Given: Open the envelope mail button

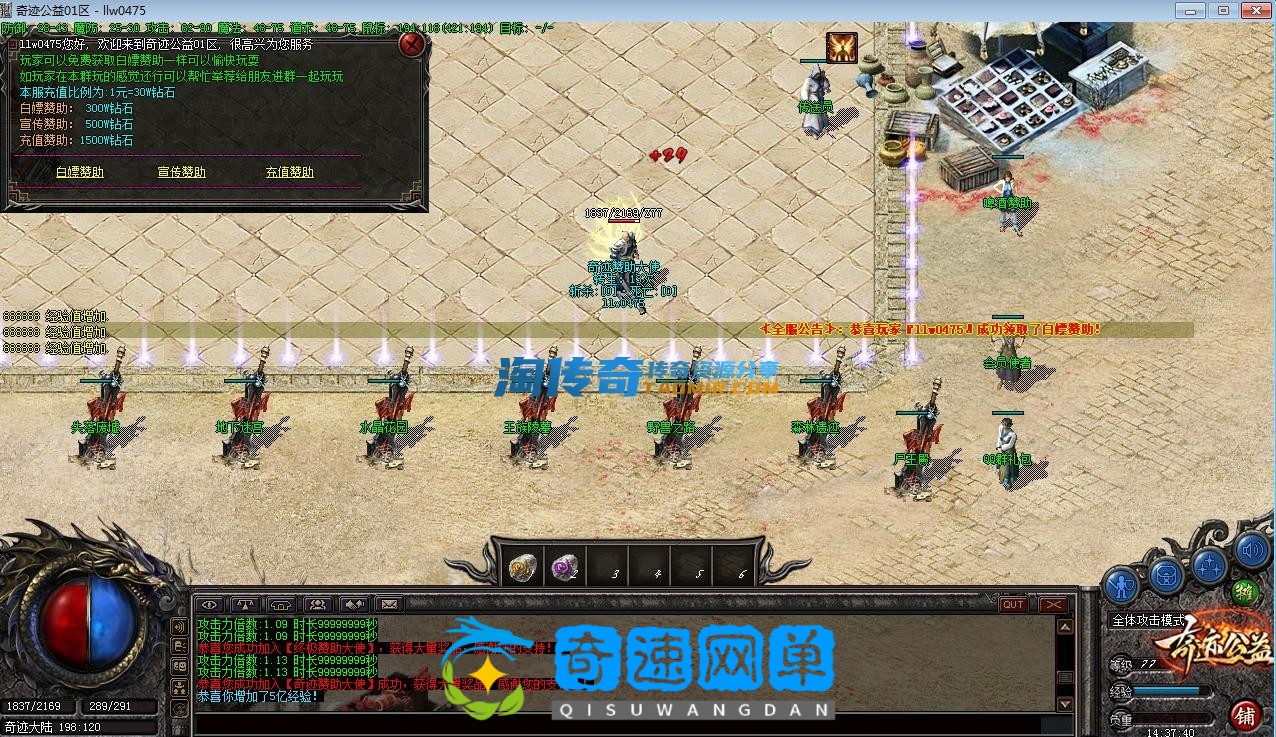Looking at the screenshot, I should (389, 604).
